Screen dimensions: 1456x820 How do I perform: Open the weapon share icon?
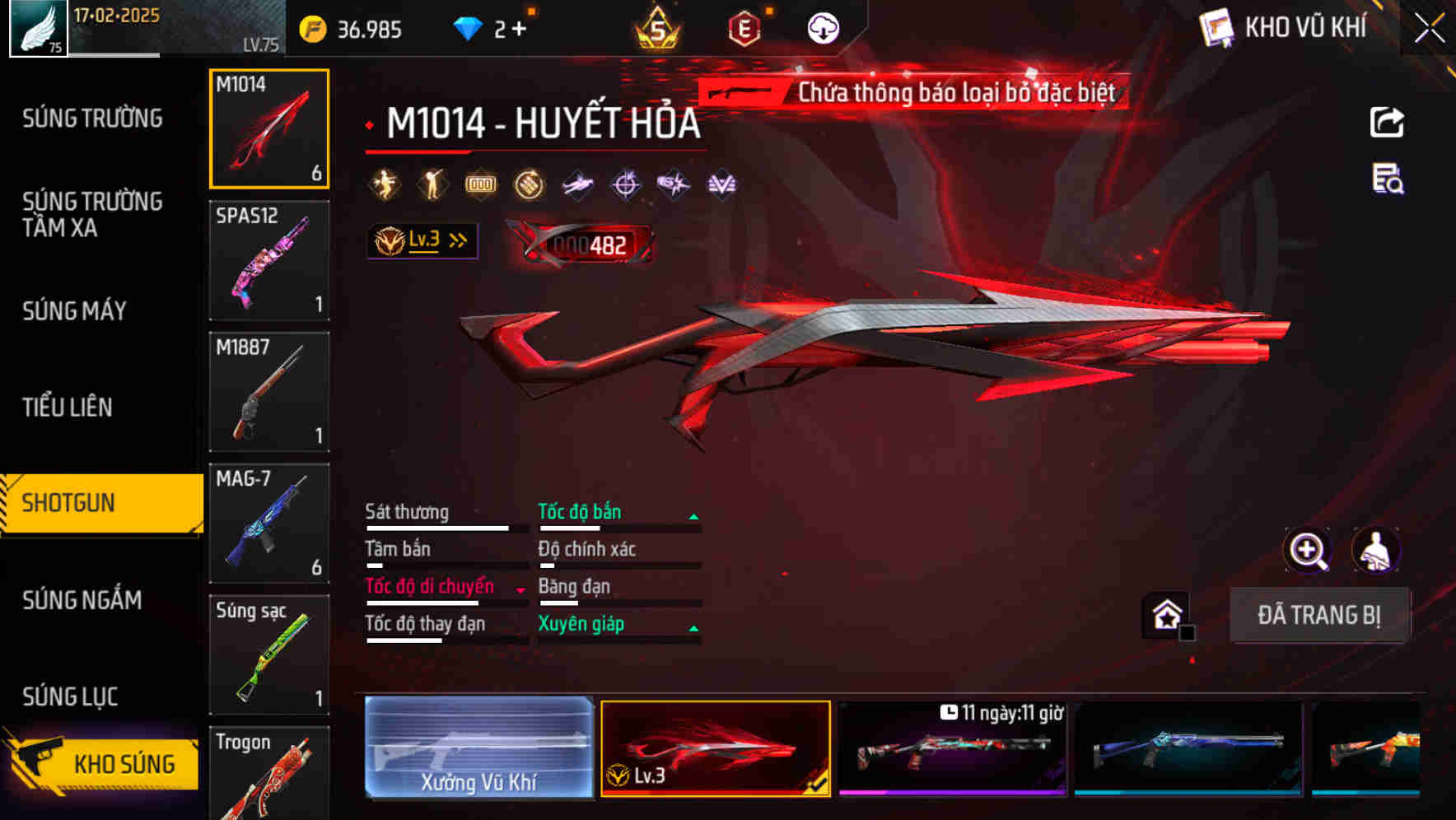[1388, 121]
